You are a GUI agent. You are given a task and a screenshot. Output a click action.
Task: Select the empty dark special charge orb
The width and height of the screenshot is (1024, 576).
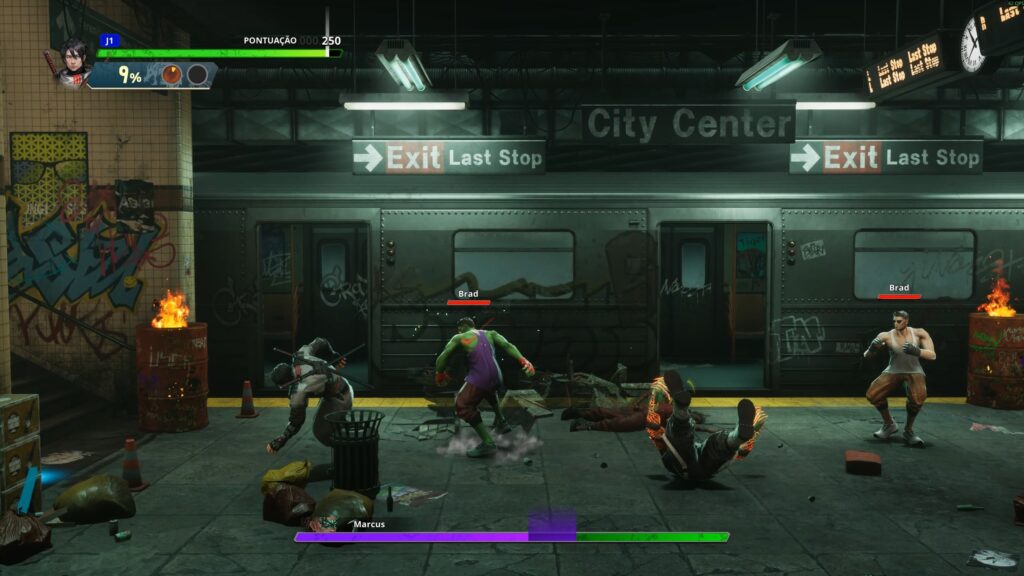(197, 75)
